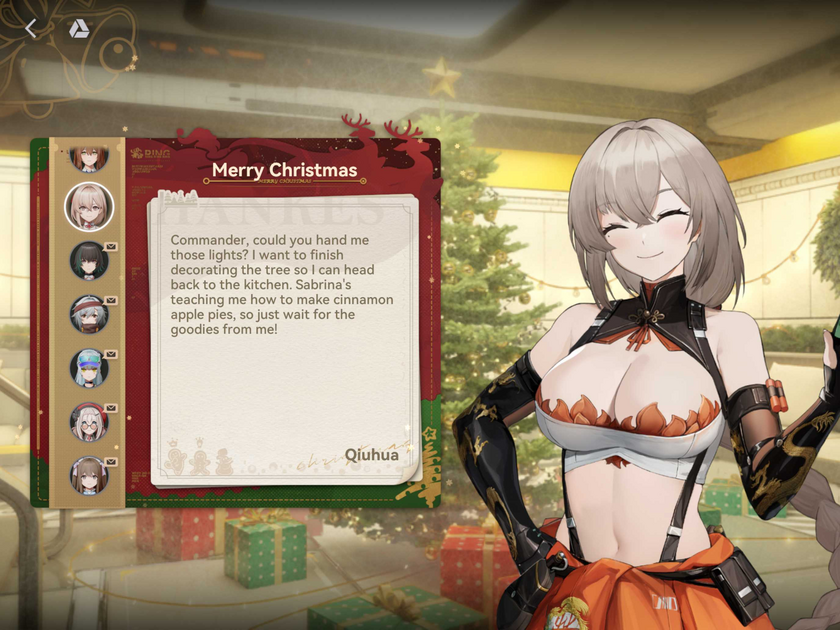Go back using the arrow button
This screenshot has width=840, height=630.
click(x=31, y=29)
